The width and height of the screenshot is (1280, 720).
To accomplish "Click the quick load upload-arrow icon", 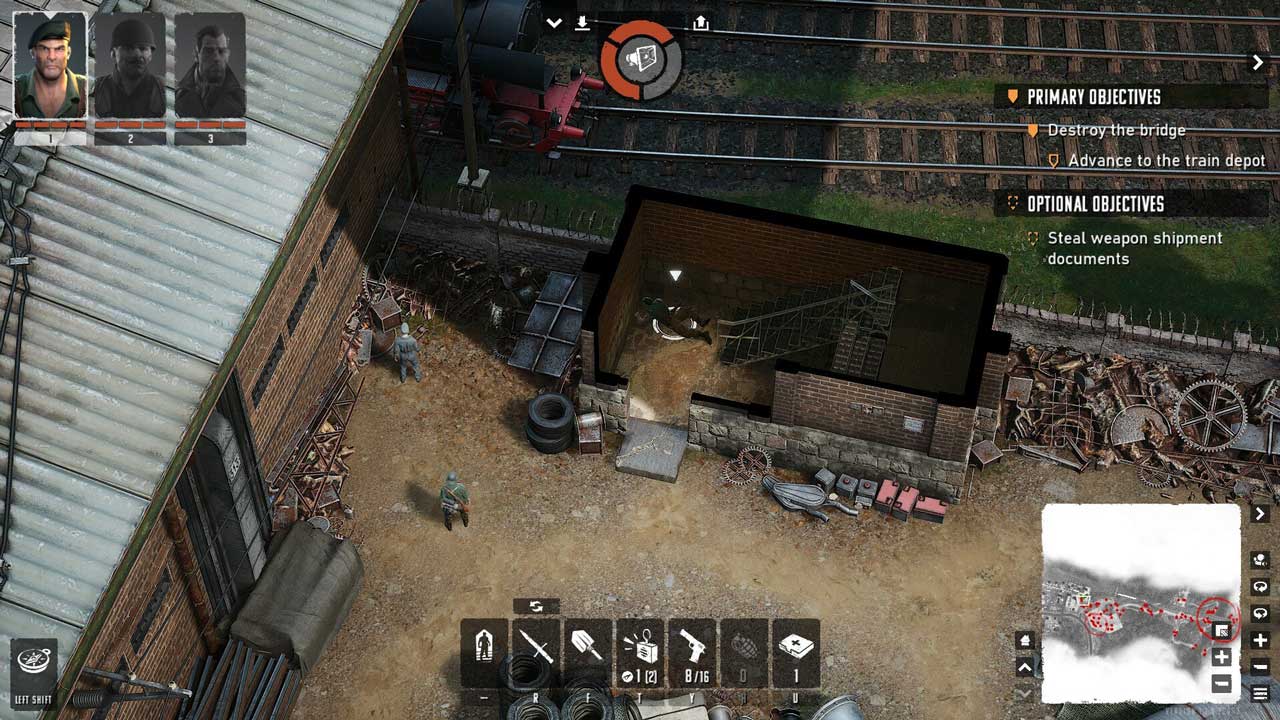I will [700, 23].
